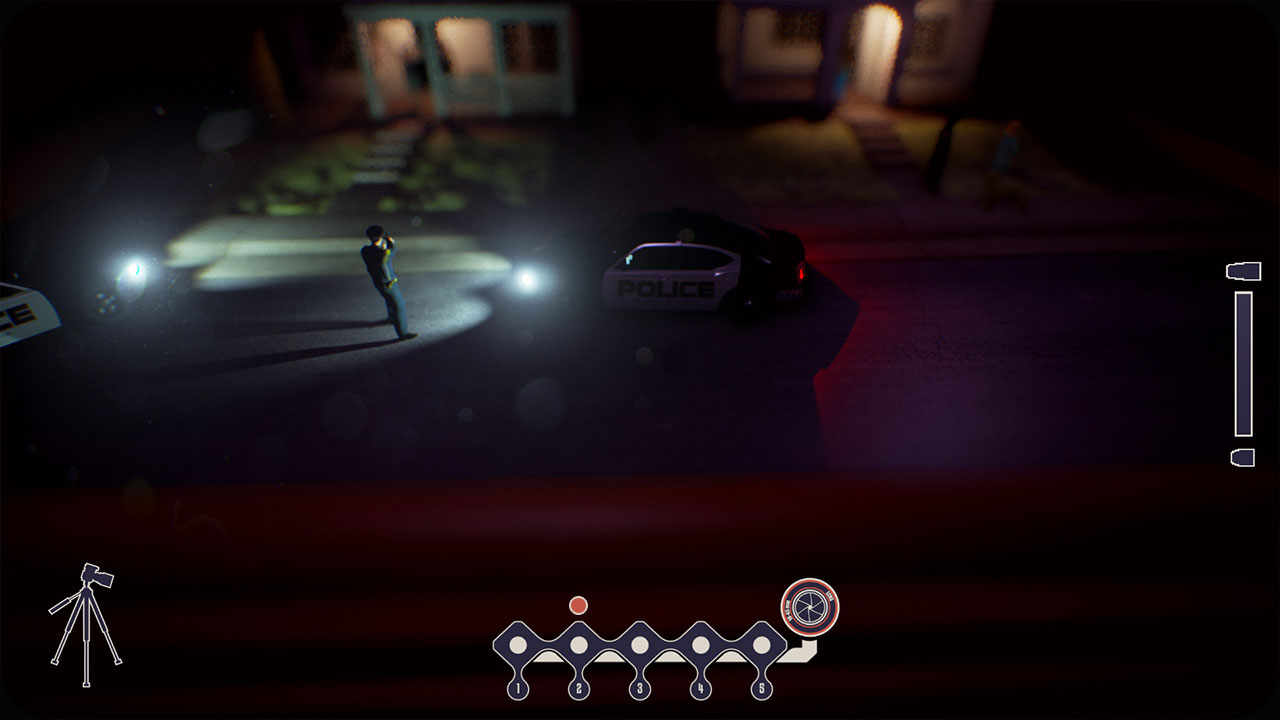Screen dimensions: 1280x720
Task: Switch to frame 1 of the film strip
Action: pyautogui.click(x=519, y=644)
